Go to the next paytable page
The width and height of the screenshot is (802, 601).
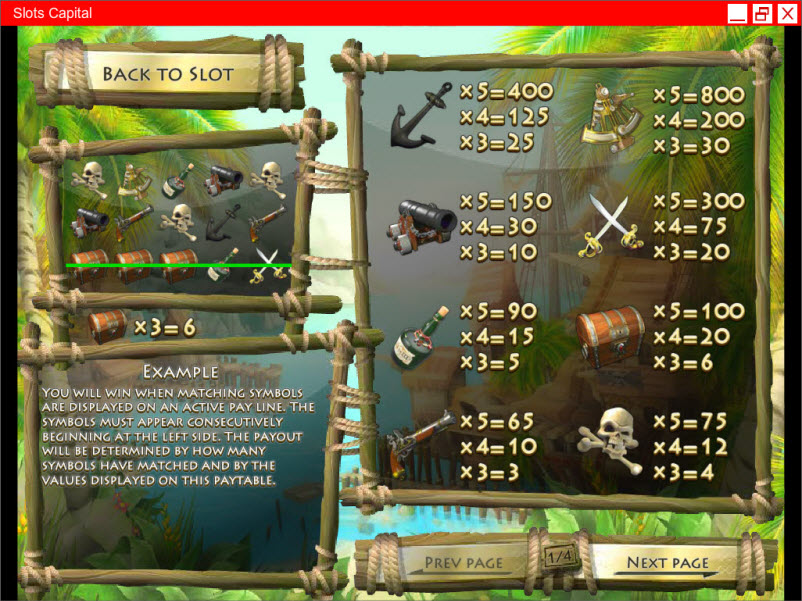668,563
